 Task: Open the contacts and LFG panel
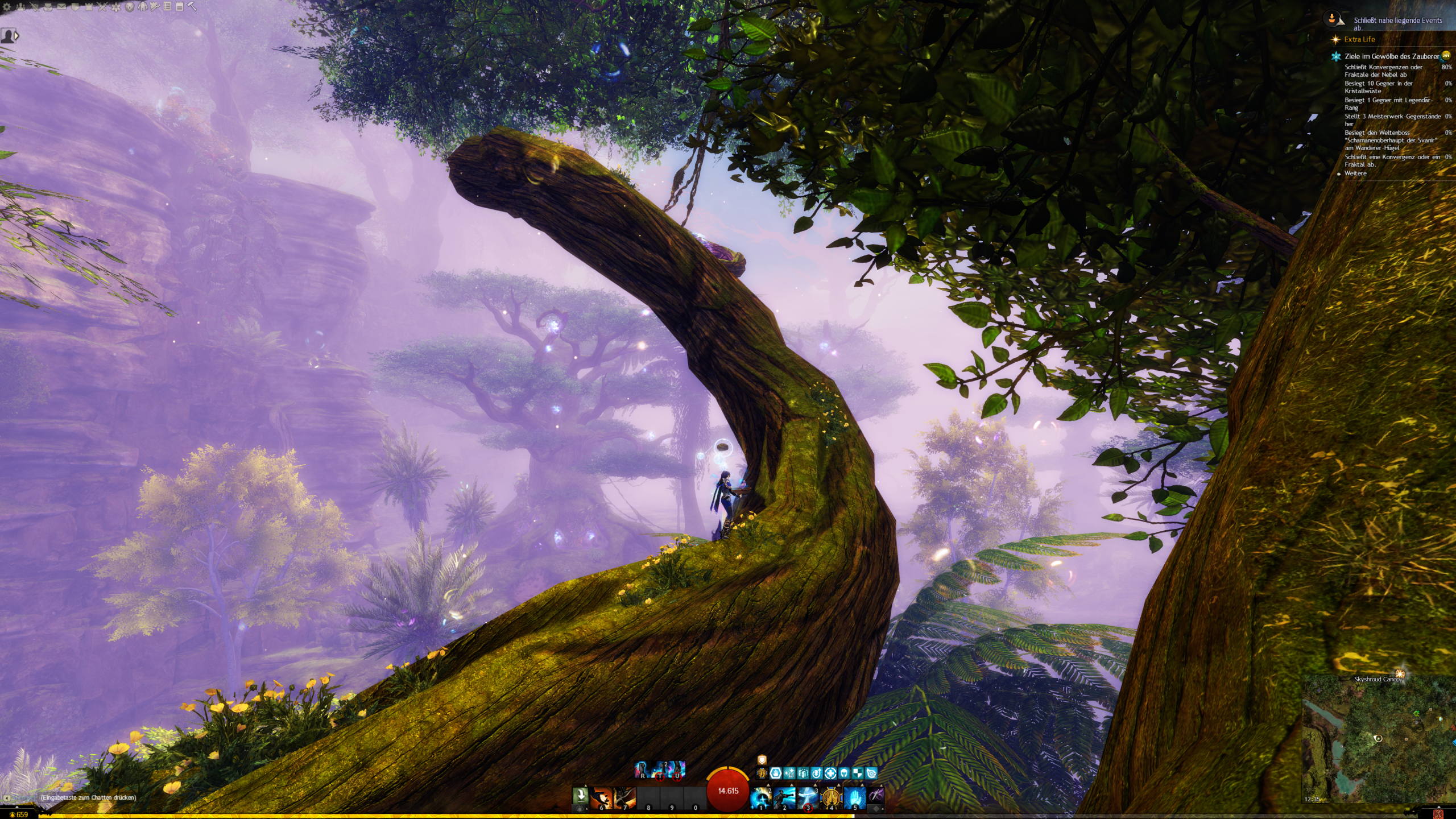click(21, 7)
